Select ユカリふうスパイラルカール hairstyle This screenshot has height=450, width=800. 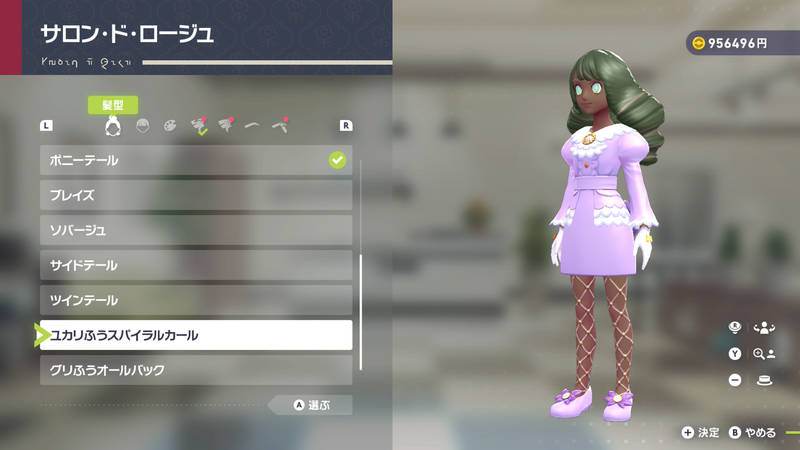point(195,335)
